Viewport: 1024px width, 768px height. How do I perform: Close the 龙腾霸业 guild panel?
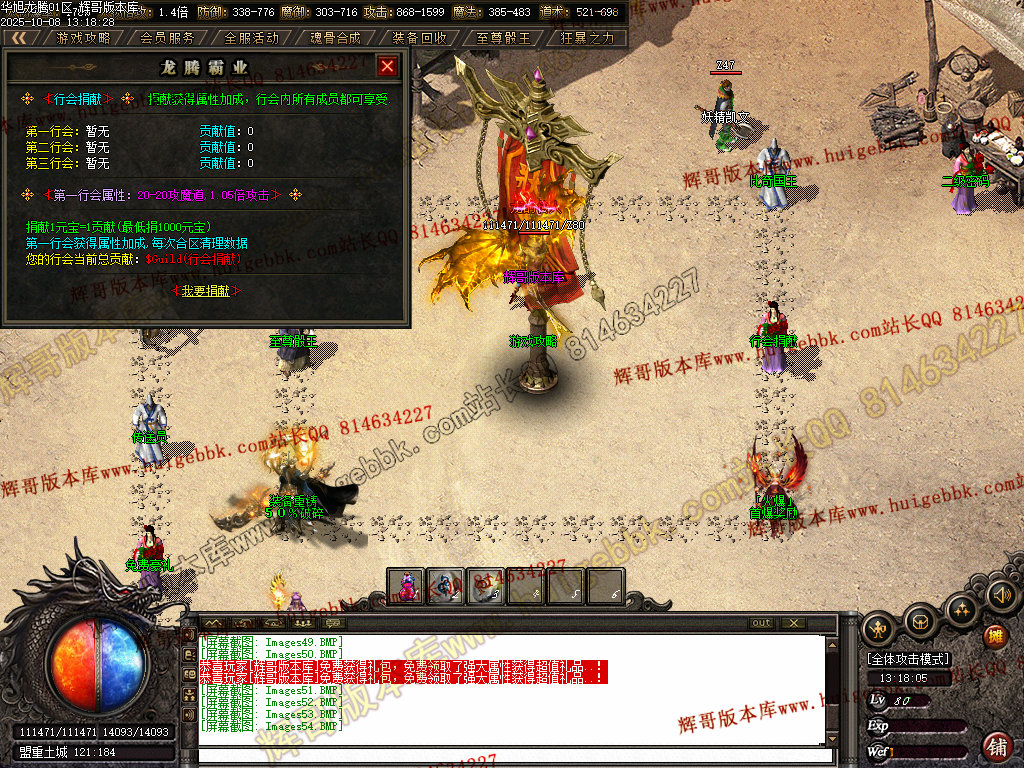pyautogui.click(x=388, y=67)
